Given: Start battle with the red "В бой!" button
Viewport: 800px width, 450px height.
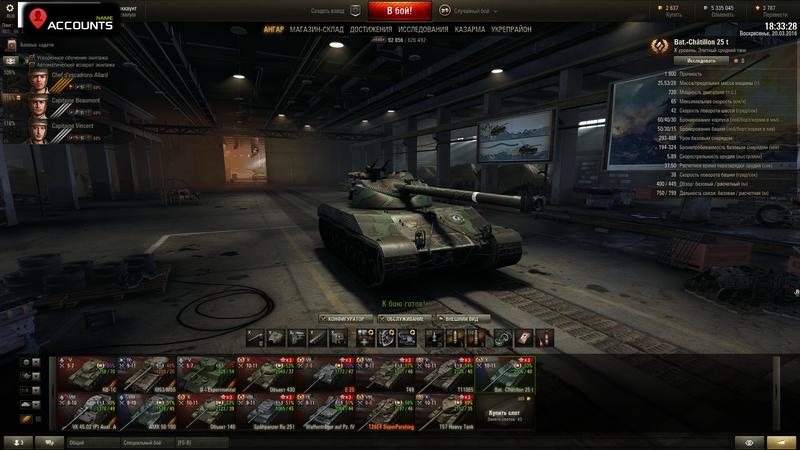Looking at the screenshot, I should pyautogui.click(x=399, y=12).
